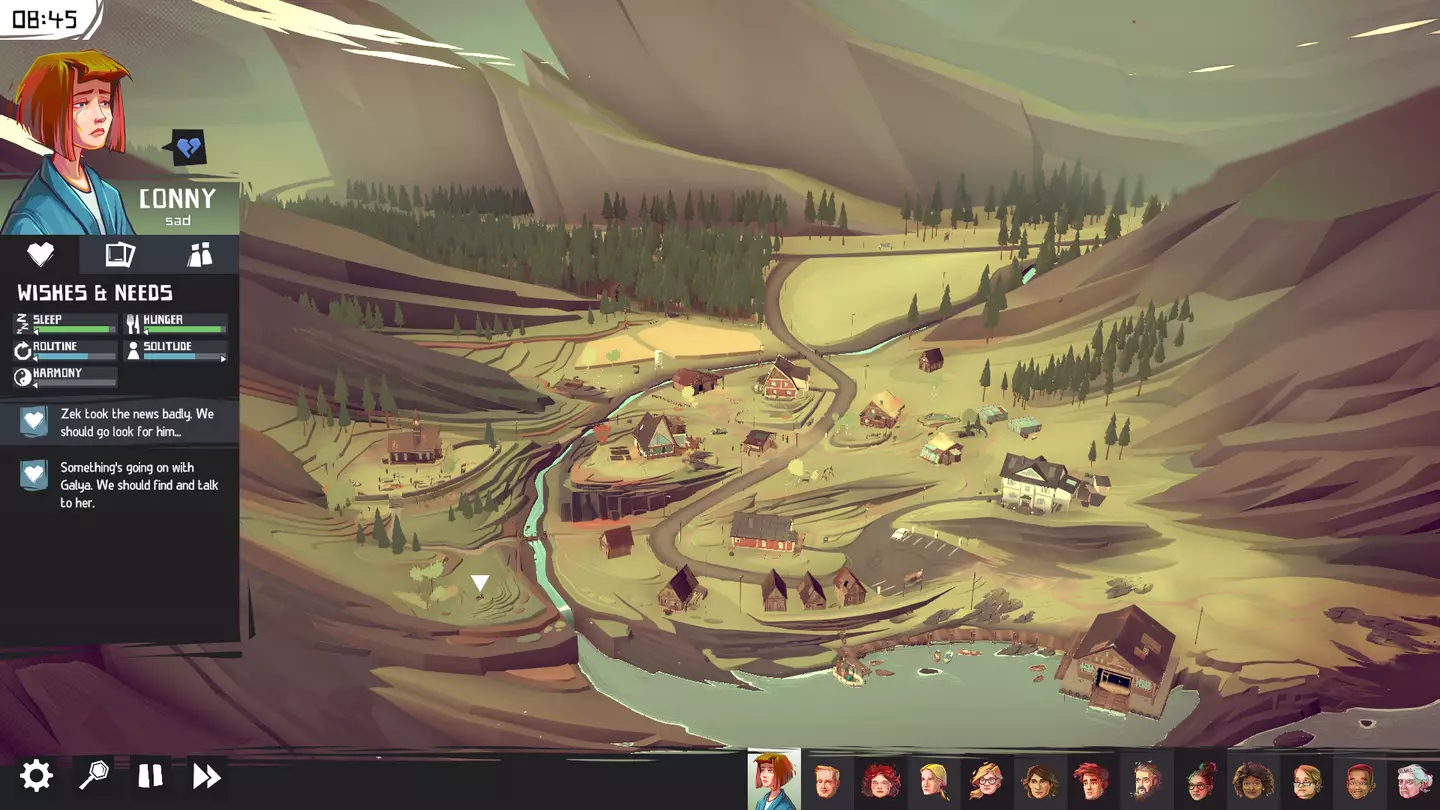Activate fast-forward time speed
This screenshot has width=1440, height=810.
pyautogui.click(x=206, y=776)
